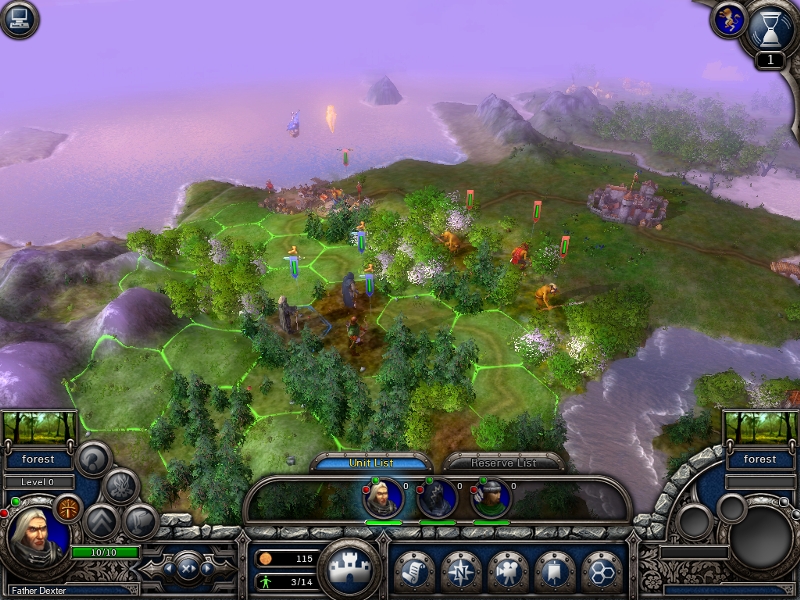This screenshot has height=600, width=800.
Task: Switch to the Unit List tab
Action: (x=372, y=463)
